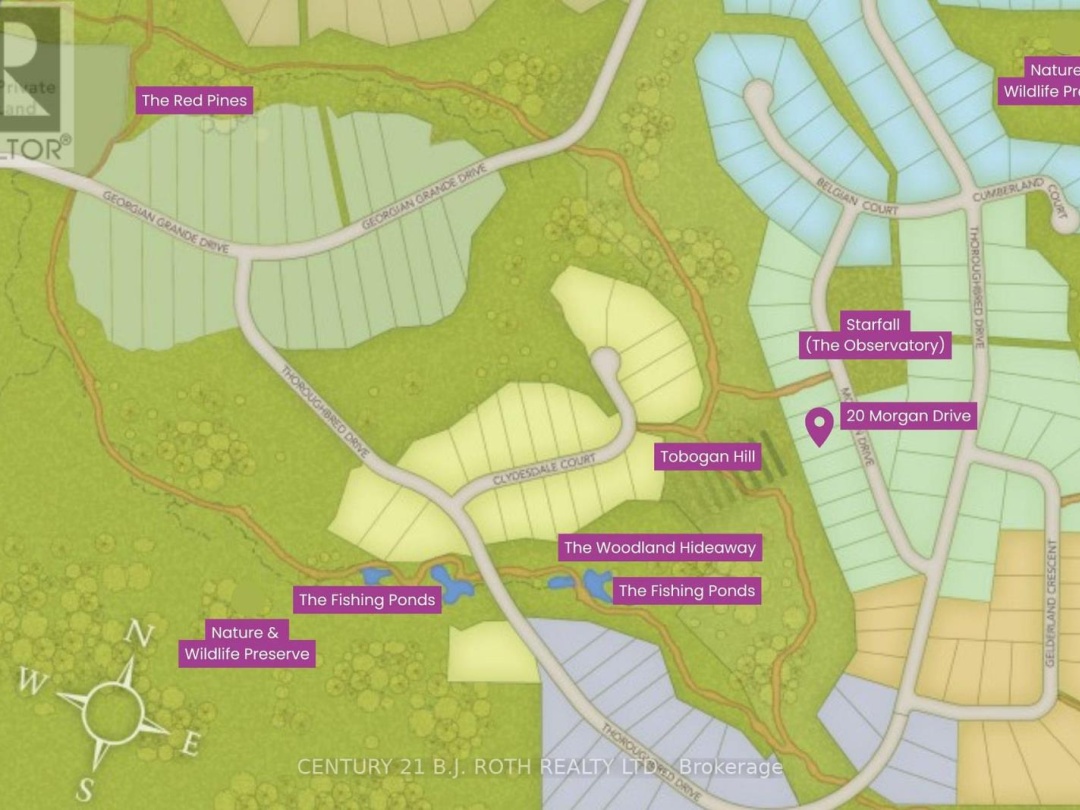Show The Woodland Hideaway marker

tap(659, 547)
